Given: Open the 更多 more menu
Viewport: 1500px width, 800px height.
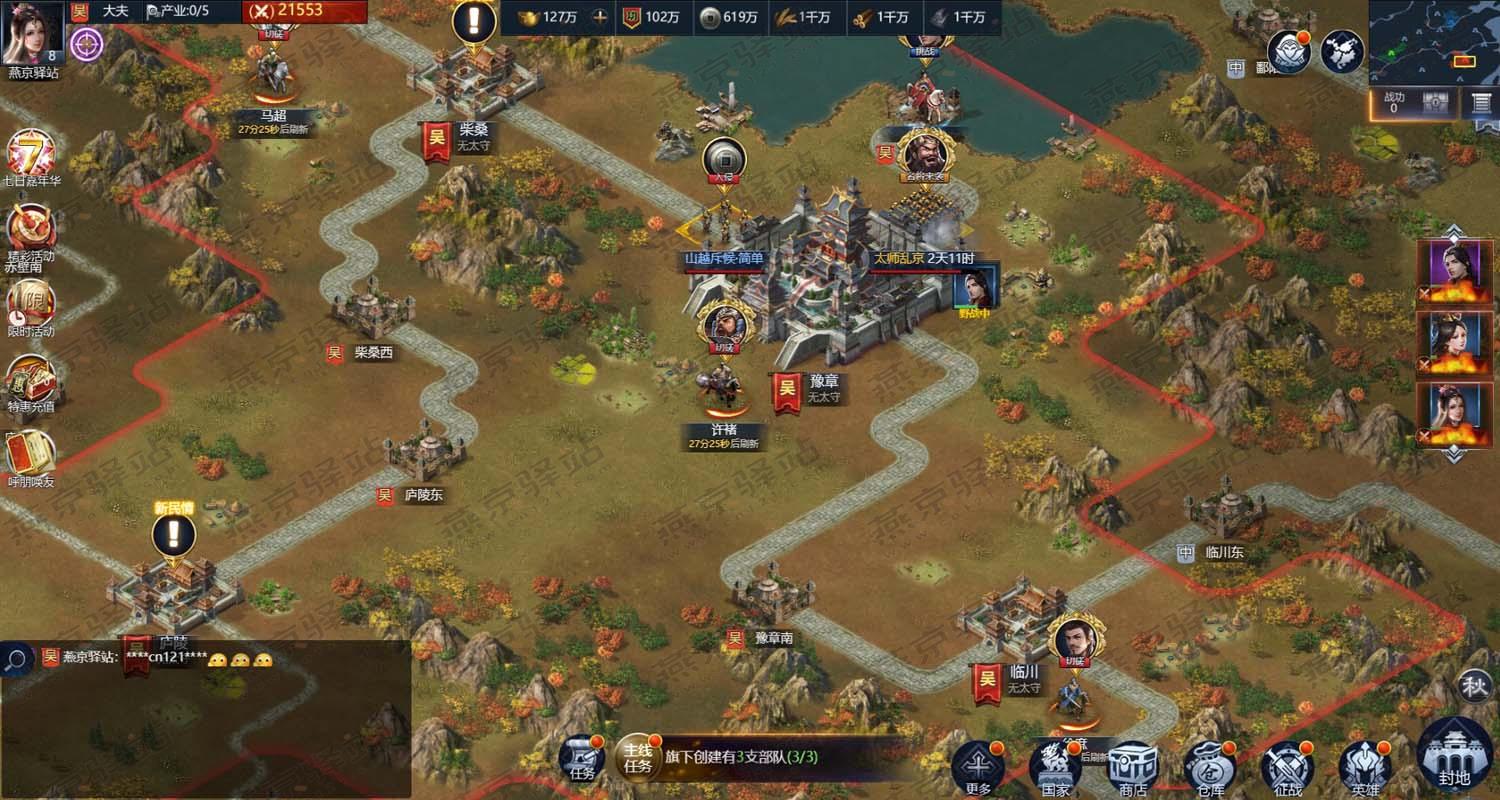Looking at the screenshot, I should point(978,766).
